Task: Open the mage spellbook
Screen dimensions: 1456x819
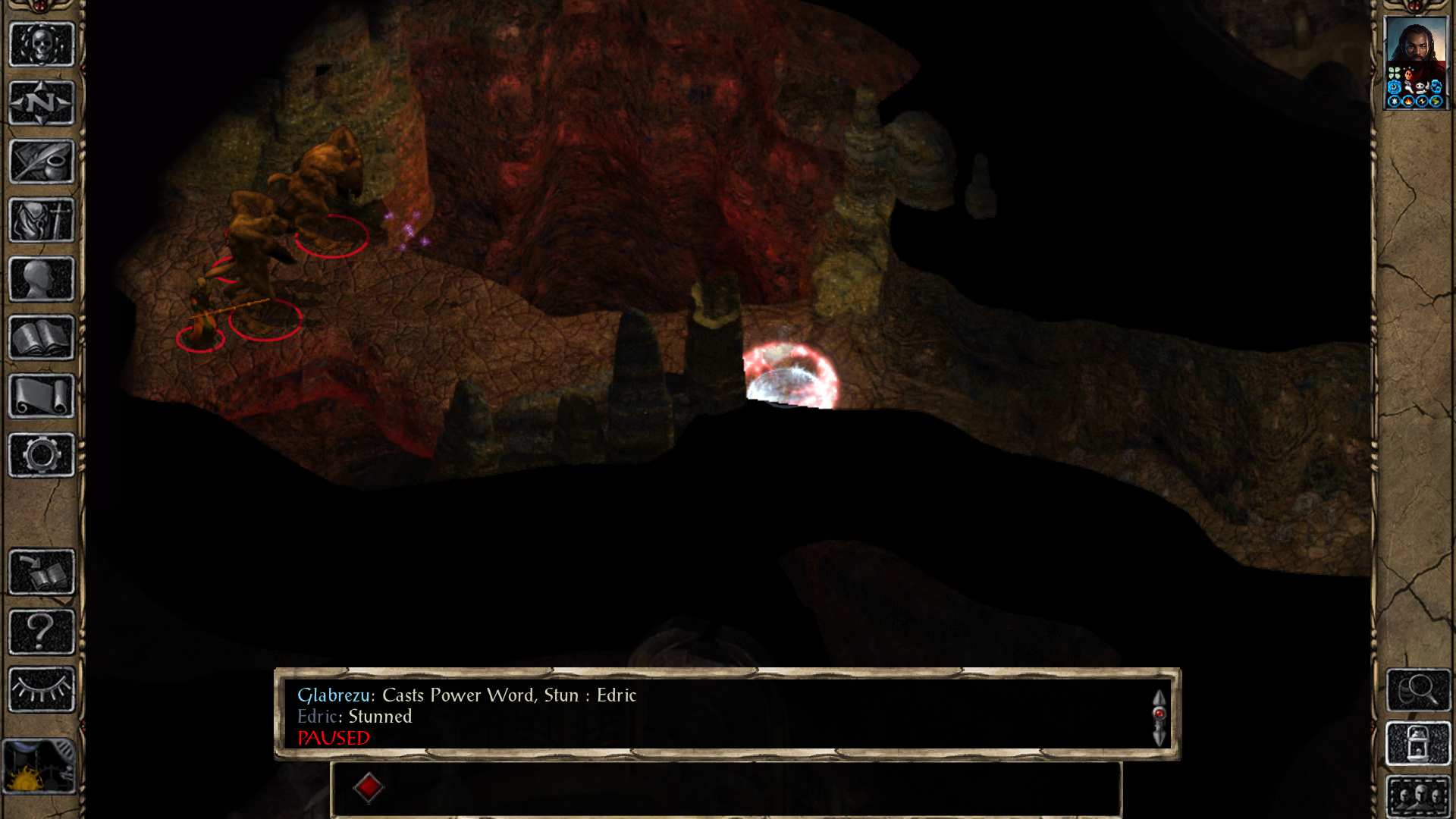Action: coord(42,337)
